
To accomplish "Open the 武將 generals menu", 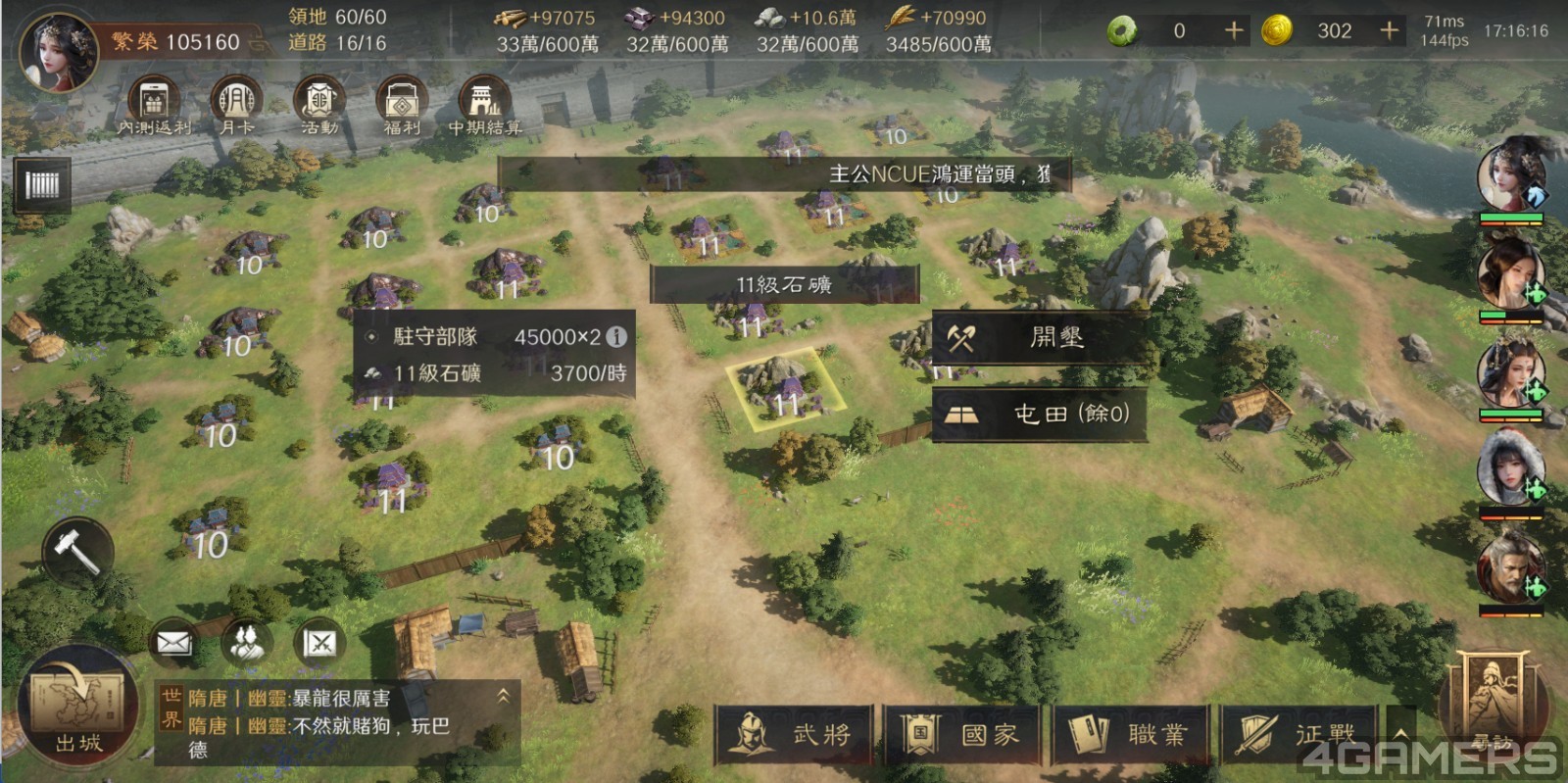I will click(795, 734).
